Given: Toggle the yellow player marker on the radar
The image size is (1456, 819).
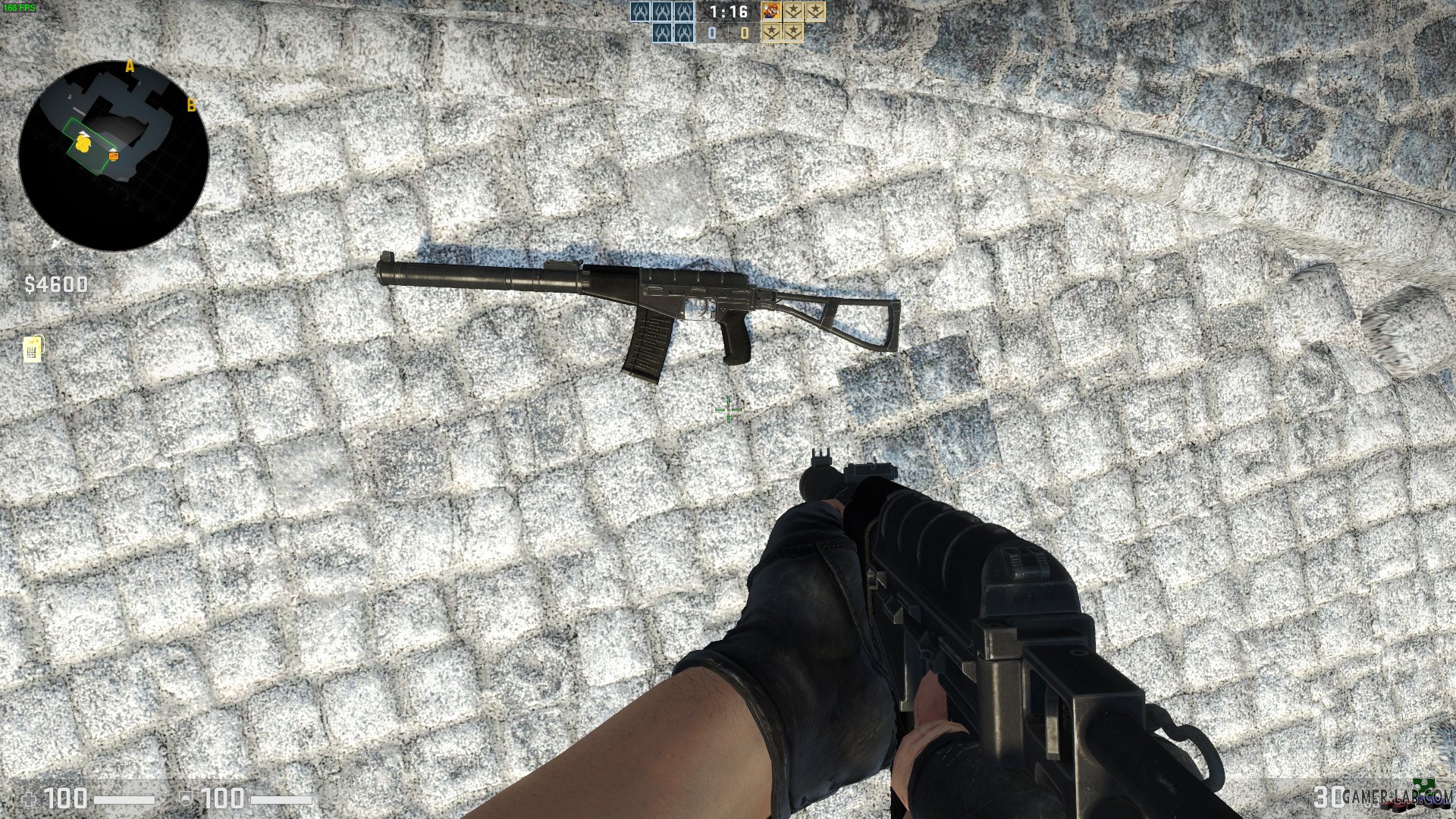Looking at the screenshot, I should (82, 144).
